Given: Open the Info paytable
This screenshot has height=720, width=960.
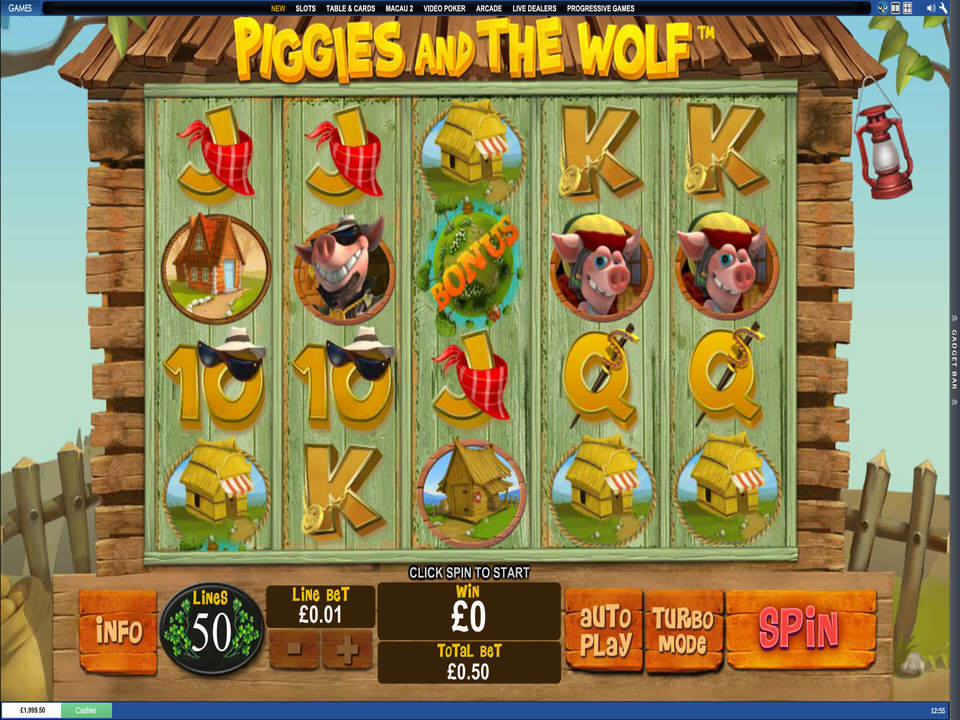Looking at the screenshot, I should tap(118, 631).
